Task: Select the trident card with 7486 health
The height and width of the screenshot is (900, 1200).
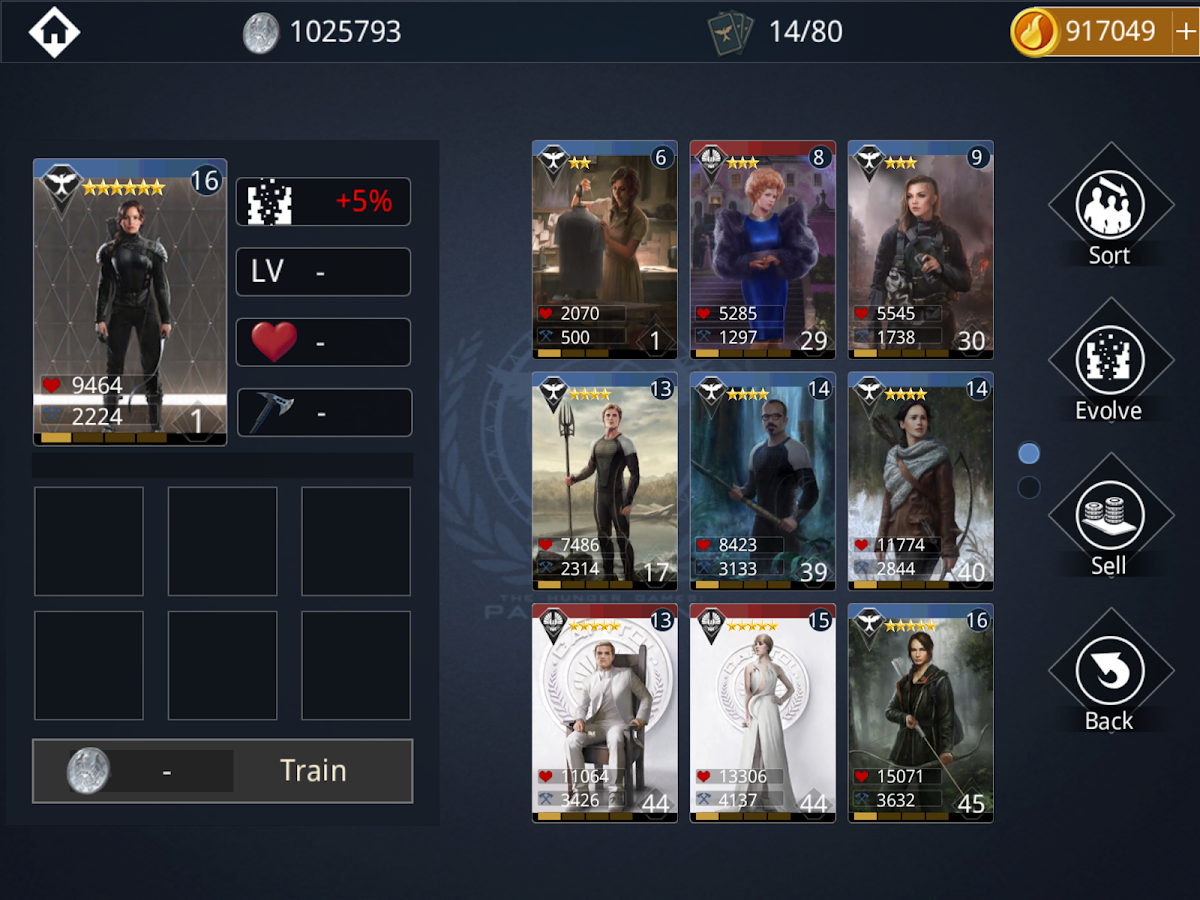Action: [x=604, y=481]
